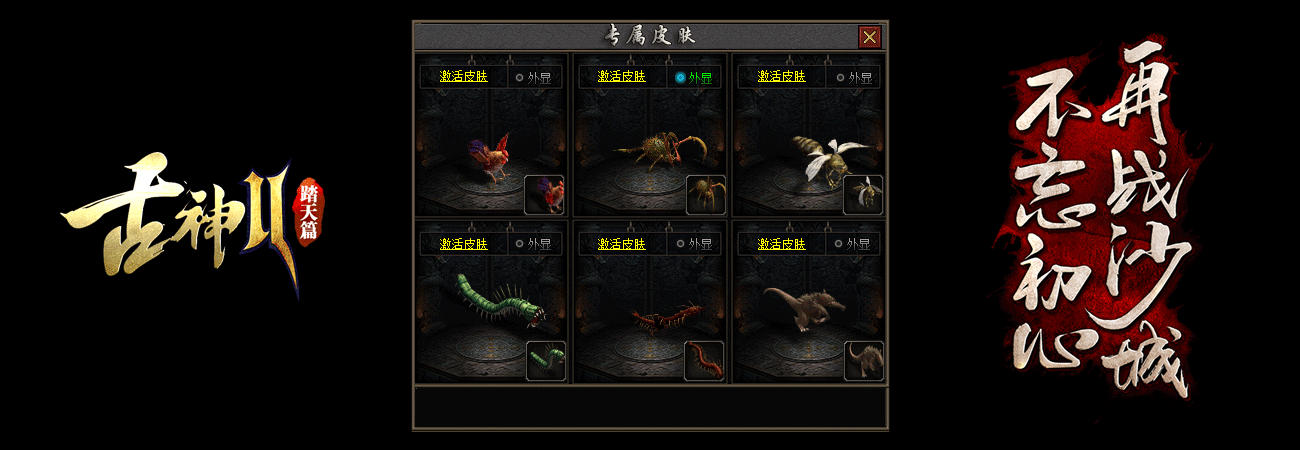The width and height of the screenshot is (1300, 450).
Task: Activate the red centipede skin link
Action: [622, 243]
